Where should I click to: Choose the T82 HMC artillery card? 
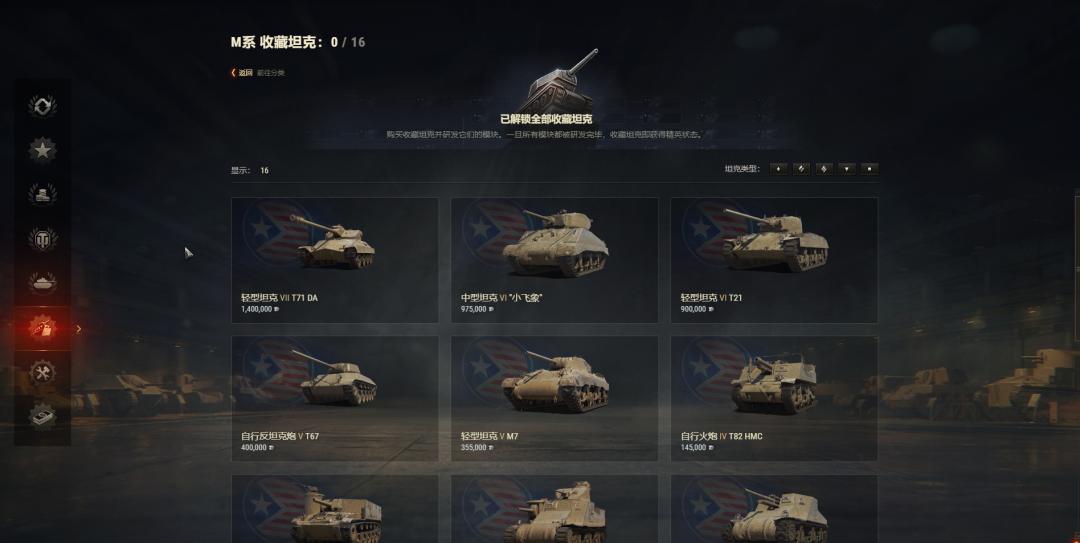774,398
